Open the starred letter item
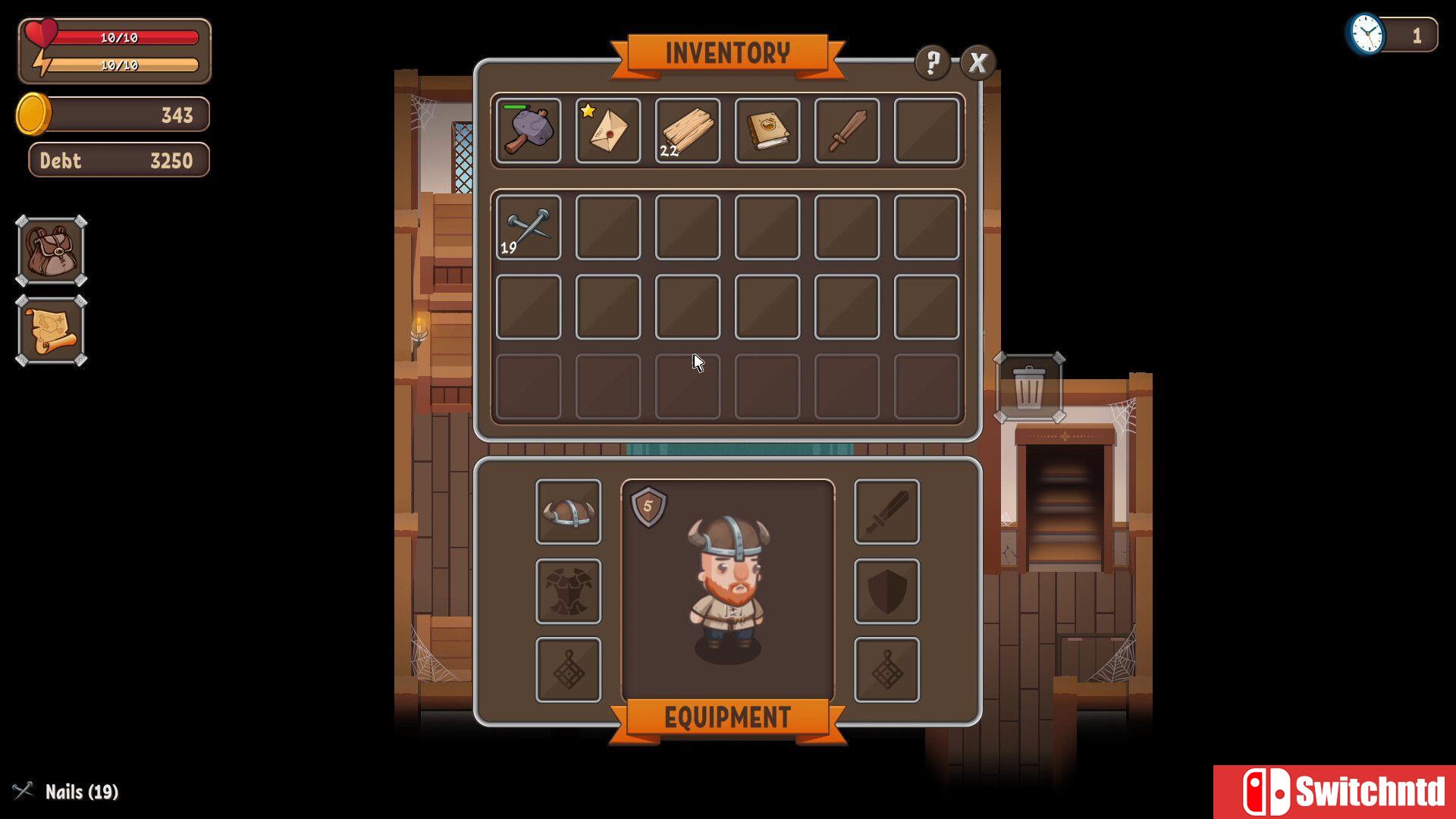Viewport: 1456px width, 819px height. (608, 130)
